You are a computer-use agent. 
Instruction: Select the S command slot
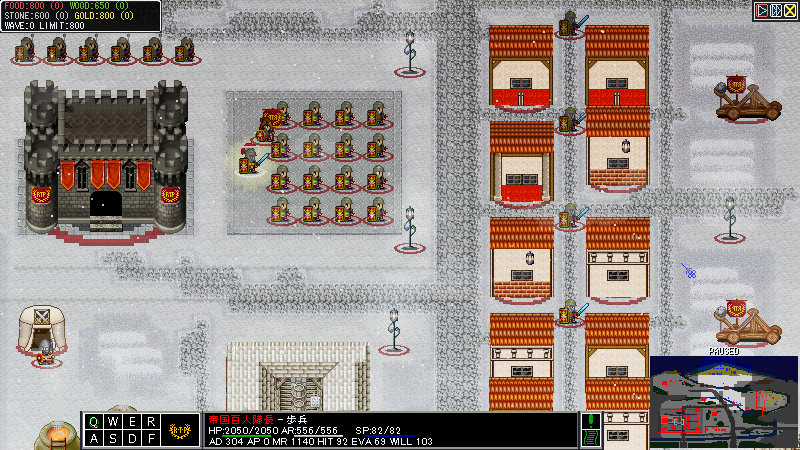click(x=113, y=438)
